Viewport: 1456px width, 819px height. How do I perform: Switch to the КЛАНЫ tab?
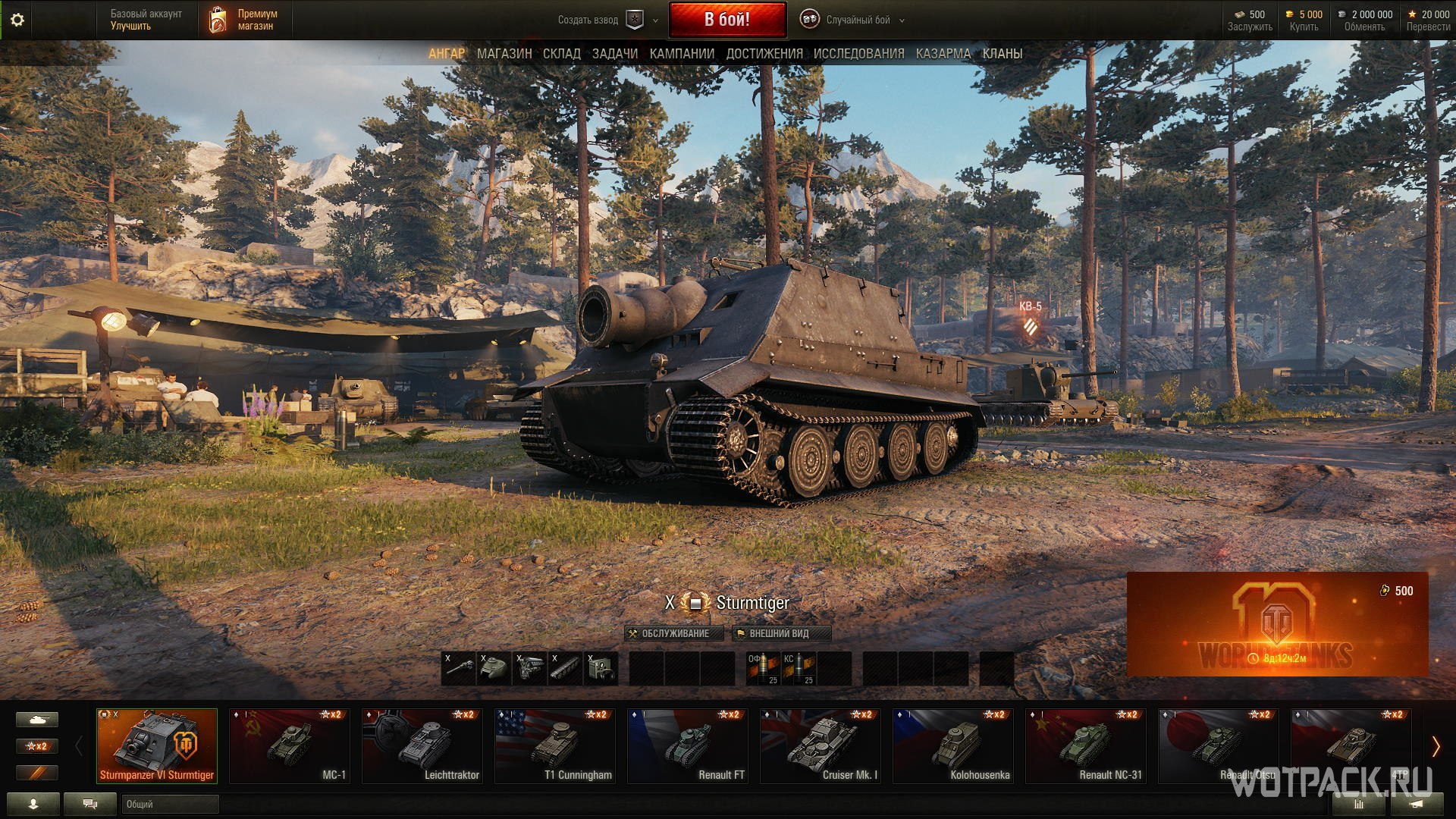click(x=1003, y=54)
